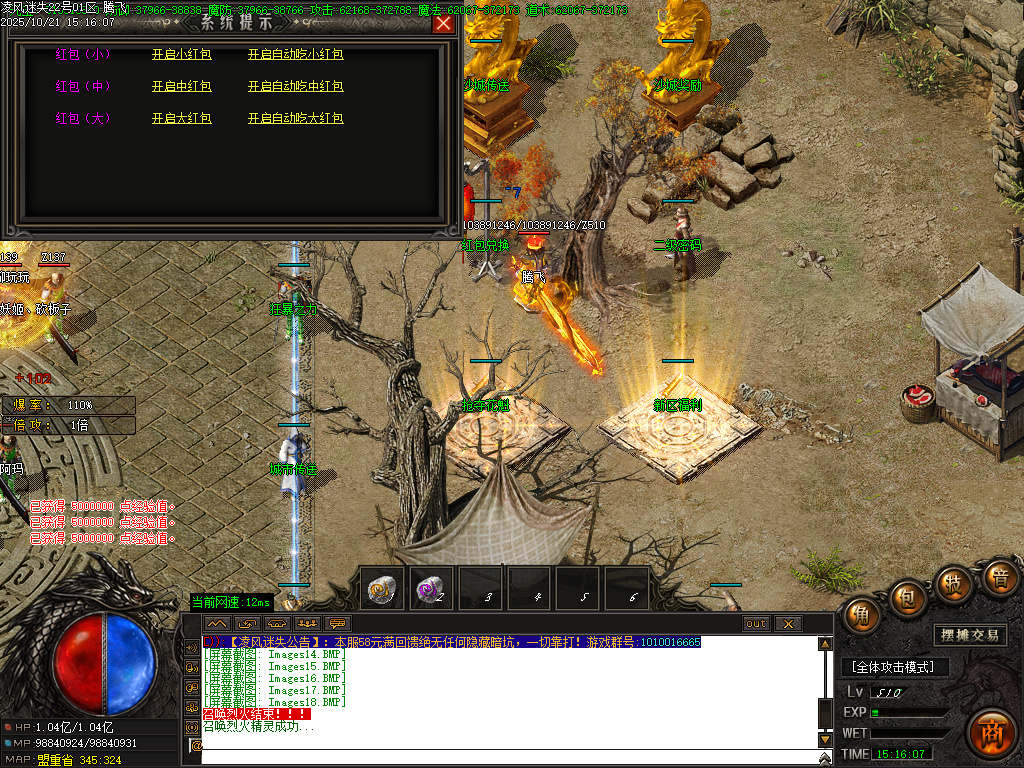1024x768 pixels.
Task: Open the 摆摊交易 stall trading button
Action: [x=970, y=635]
